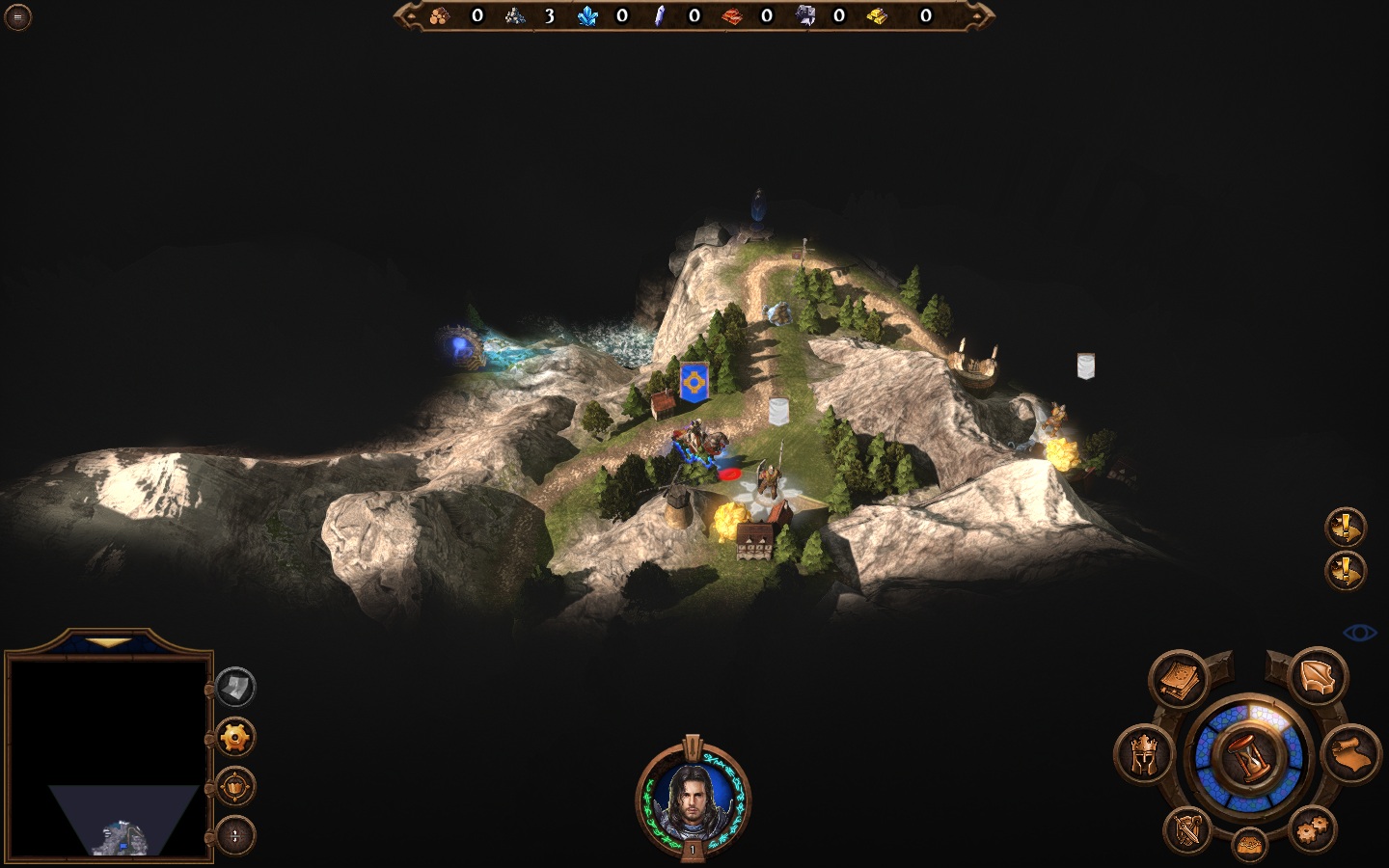Open the orange gear minimap settings
The image size is (1389, 868).
pos(234,738)
